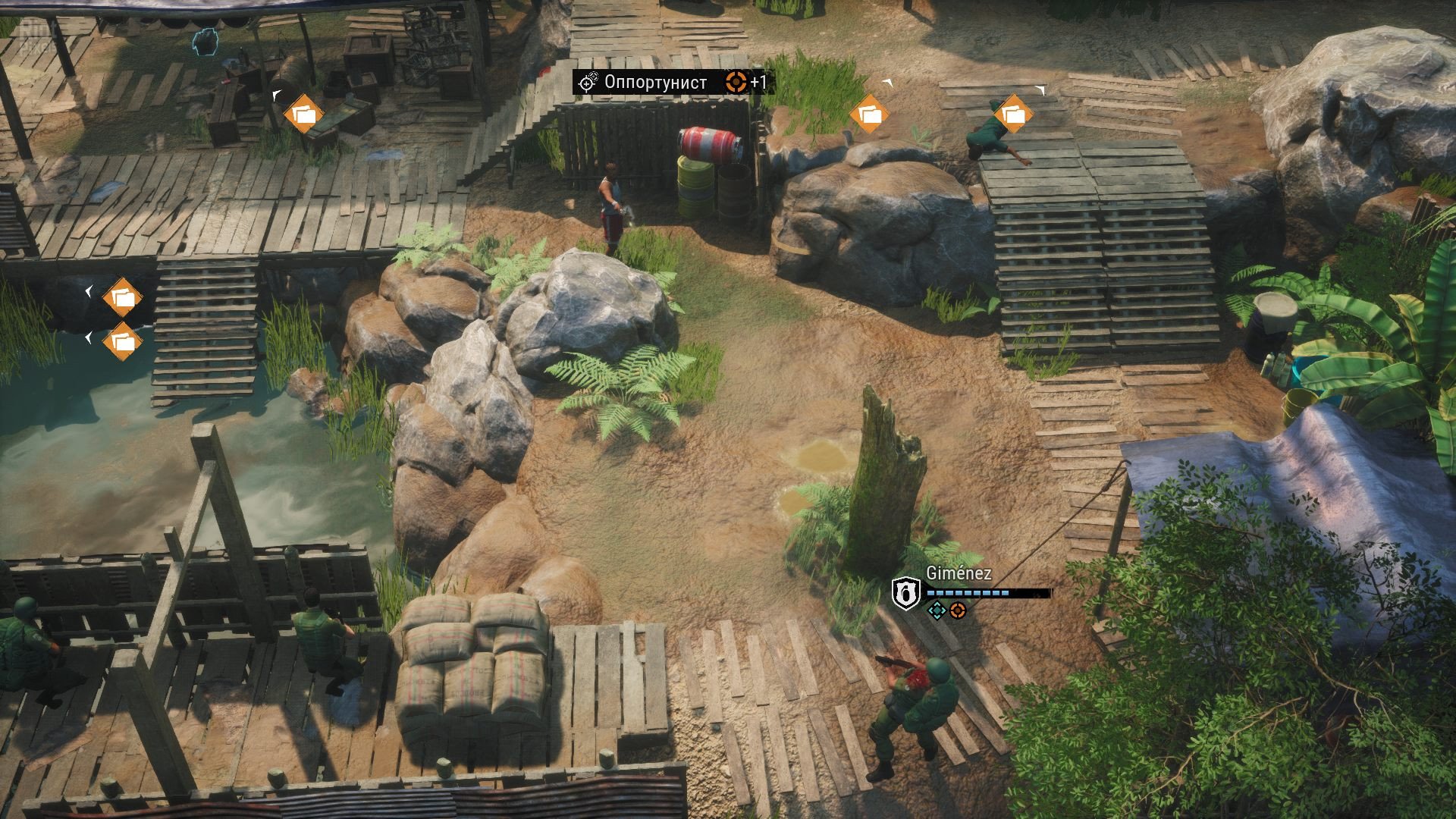
Task: Click the Giménez shield badge icon
Action: [x=905, y=592]
